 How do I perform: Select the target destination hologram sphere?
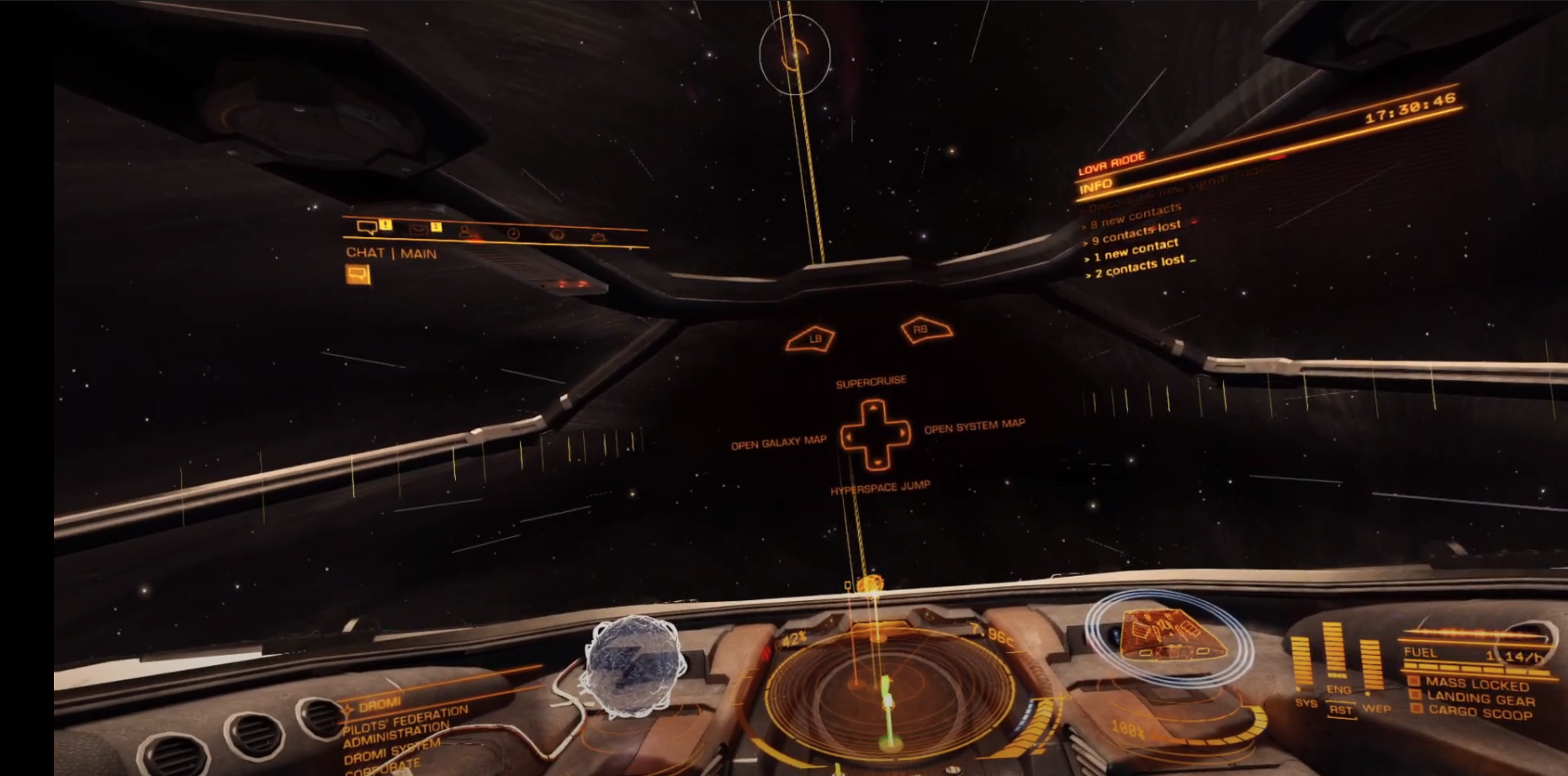[x=633, y=666]
